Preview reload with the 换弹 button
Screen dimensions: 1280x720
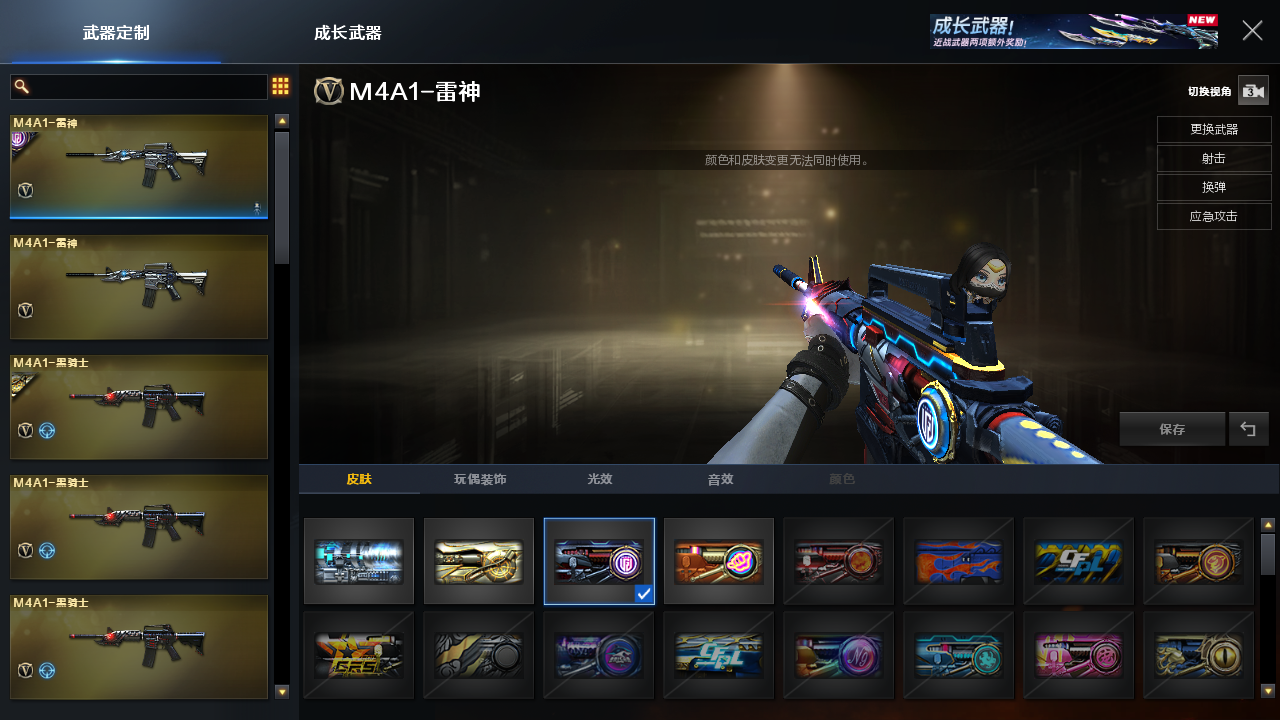1214,187
